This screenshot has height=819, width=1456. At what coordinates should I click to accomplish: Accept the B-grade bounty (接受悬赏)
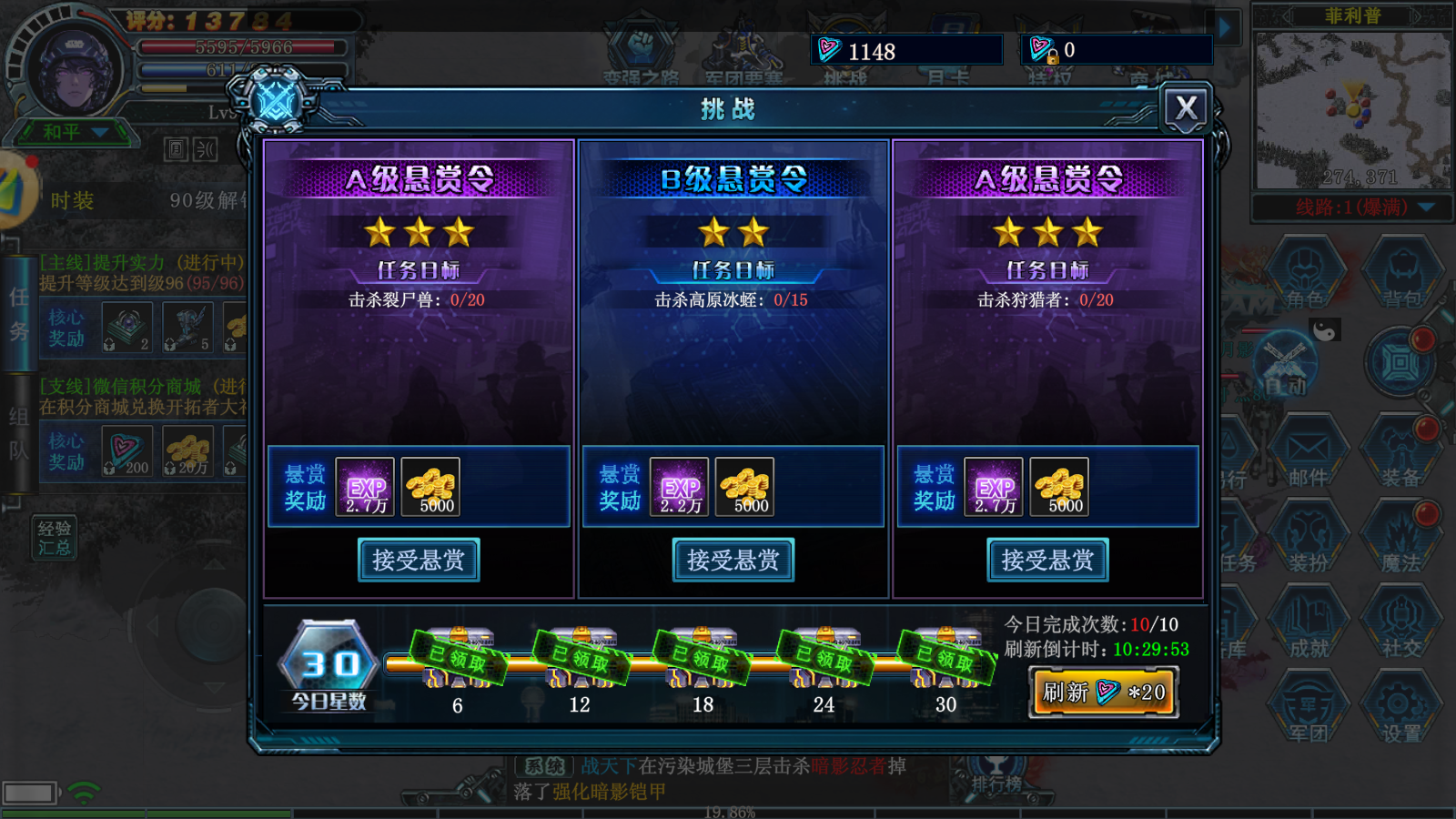point(733,561)
